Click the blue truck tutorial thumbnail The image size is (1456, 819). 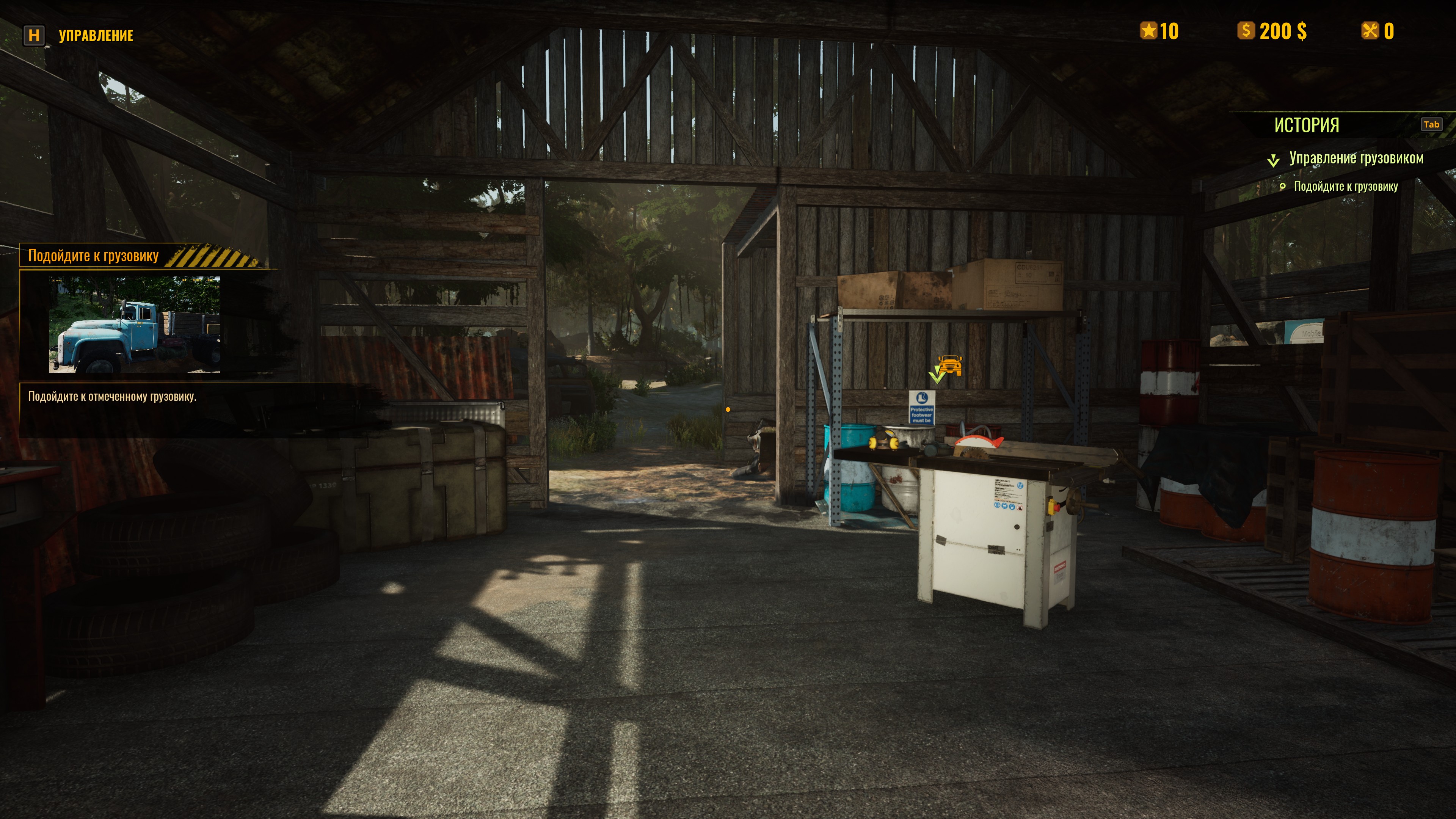[135, 325]
